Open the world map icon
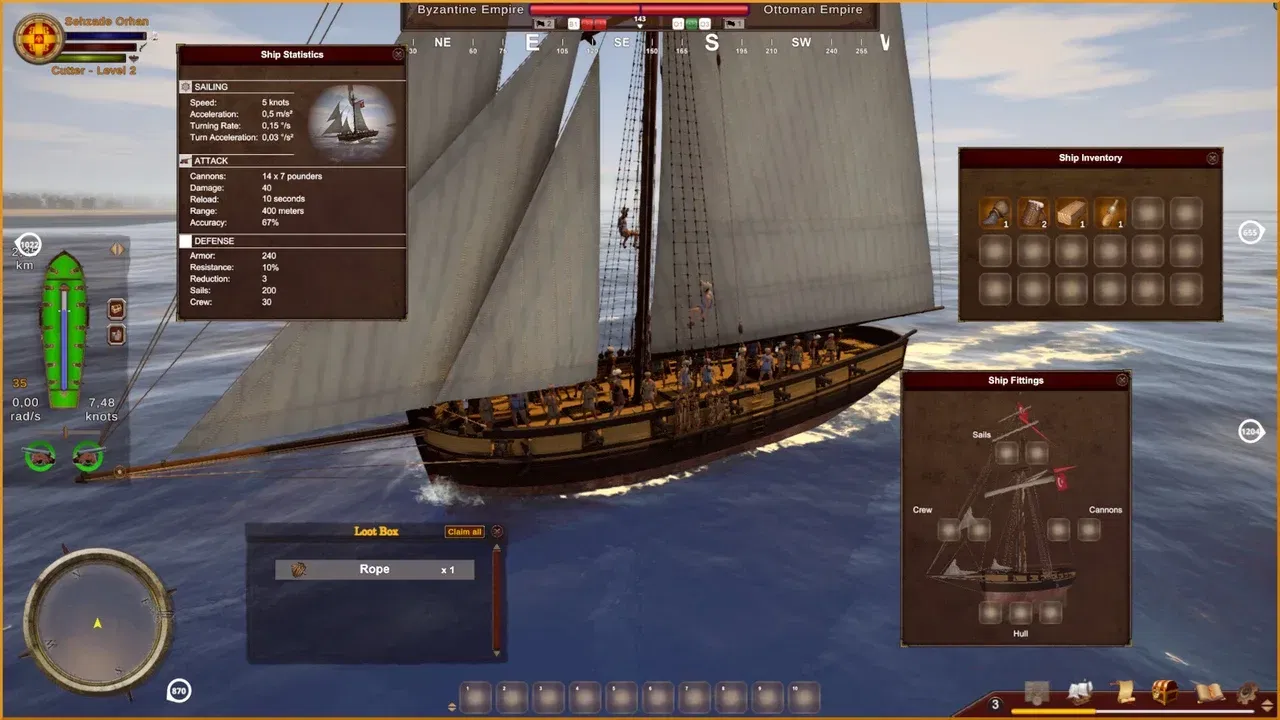Viewport: 1280px width, 720px height. tap(1036, 690)
